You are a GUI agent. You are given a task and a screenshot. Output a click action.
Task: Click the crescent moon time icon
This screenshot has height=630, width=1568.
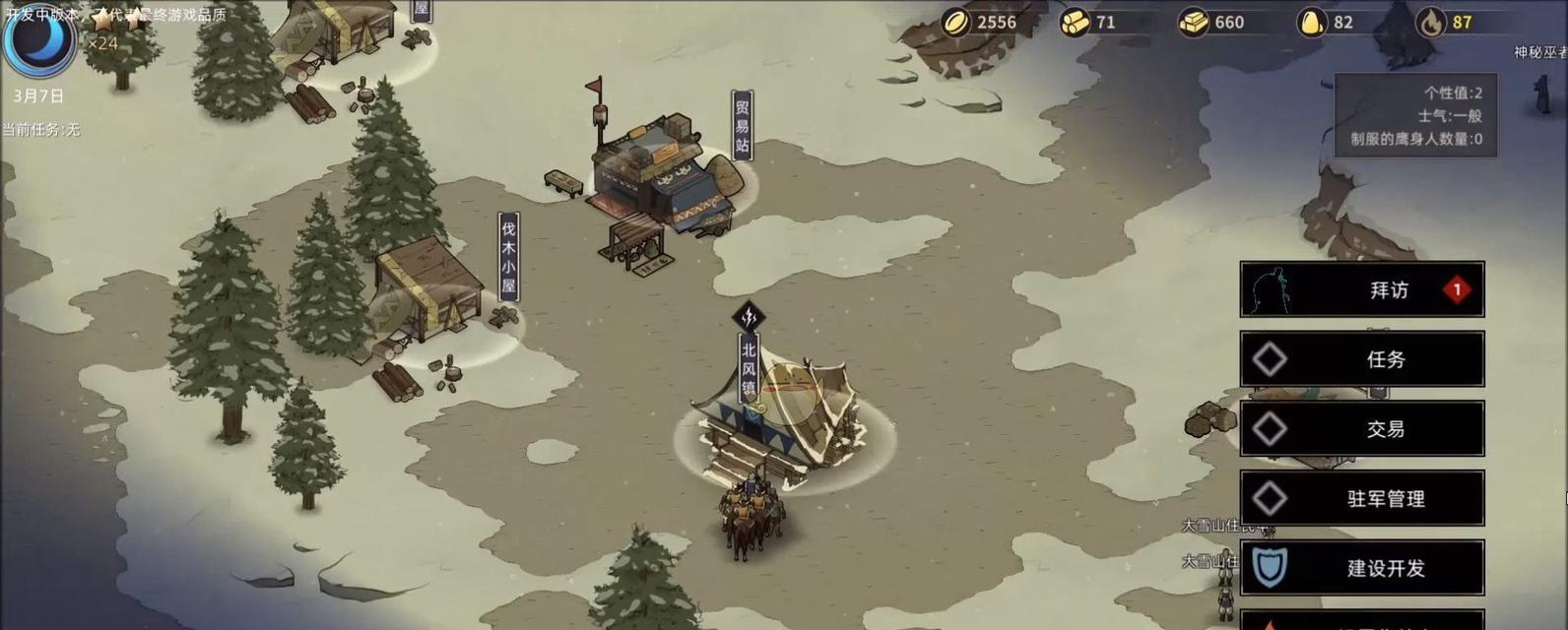(x=38, y=39)
